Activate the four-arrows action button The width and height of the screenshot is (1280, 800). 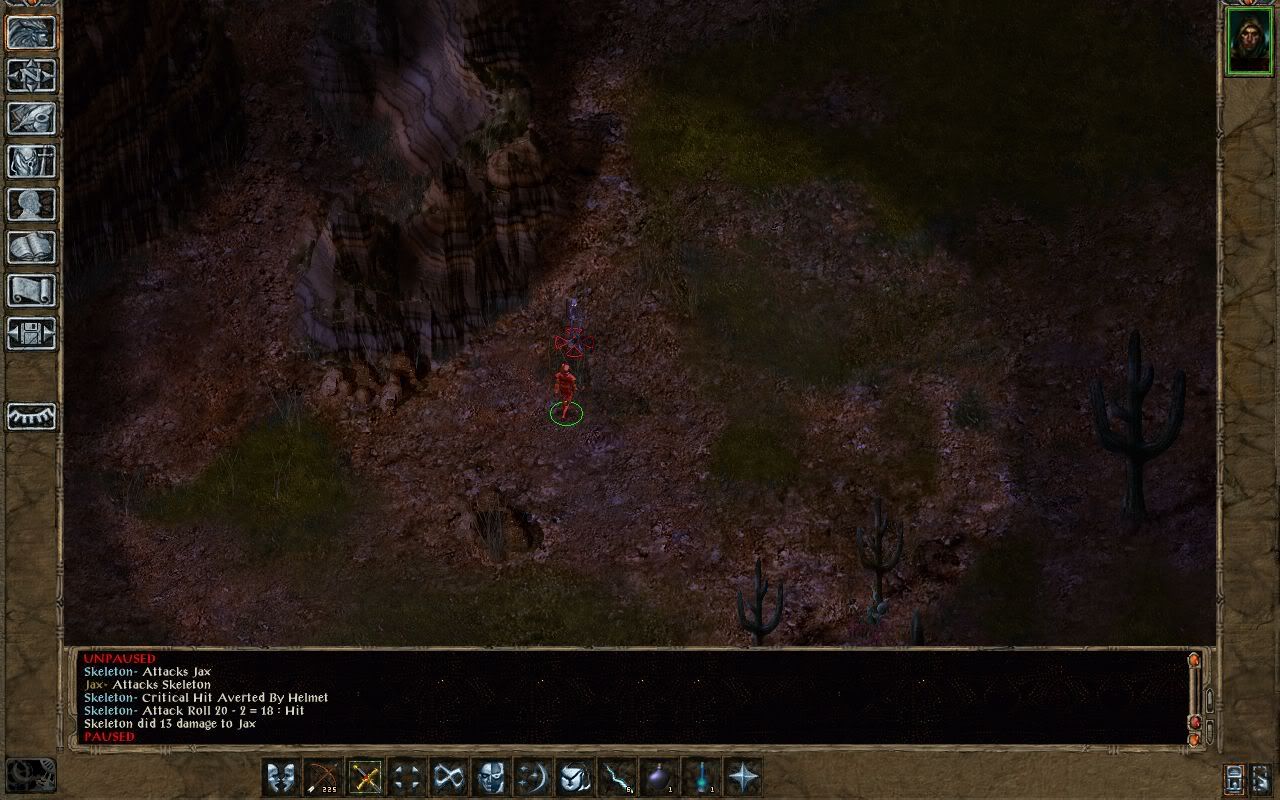tap(406, 777)
